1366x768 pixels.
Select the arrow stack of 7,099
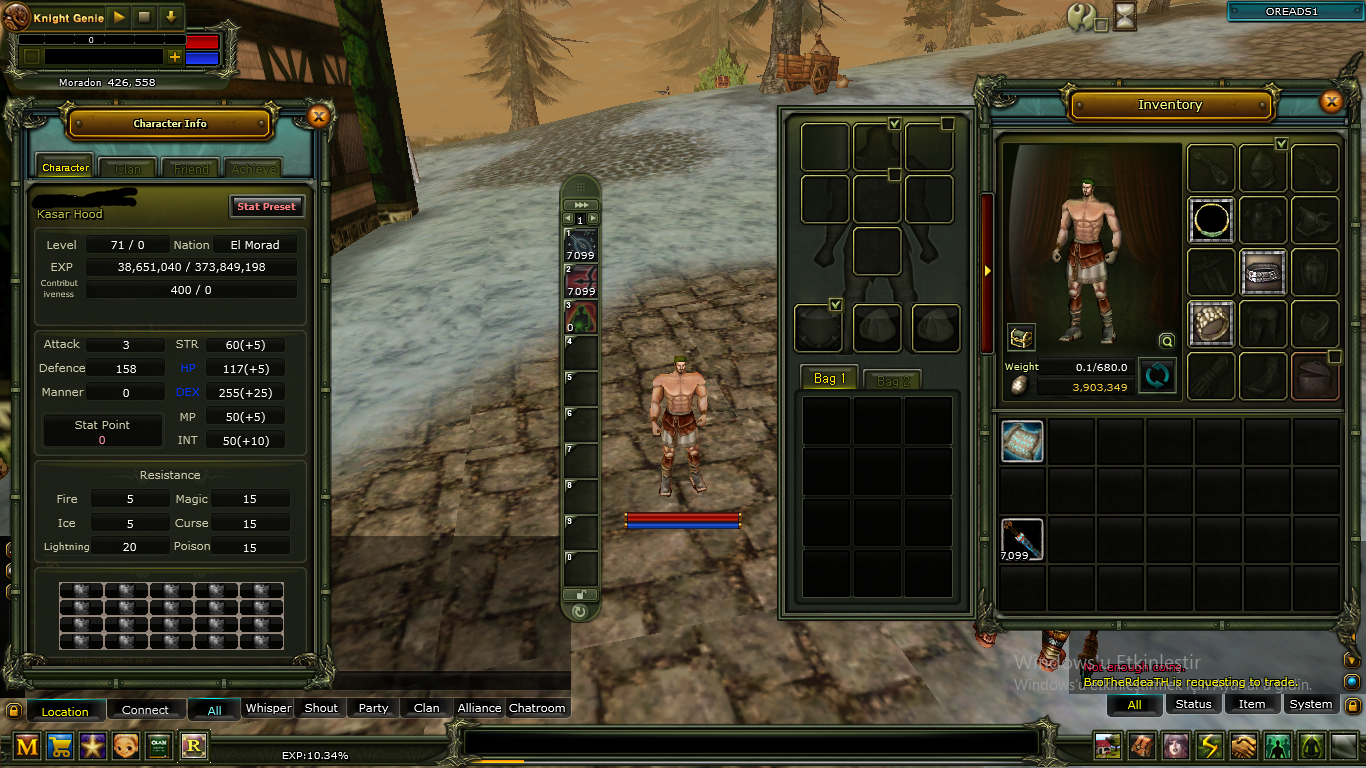1022,540
